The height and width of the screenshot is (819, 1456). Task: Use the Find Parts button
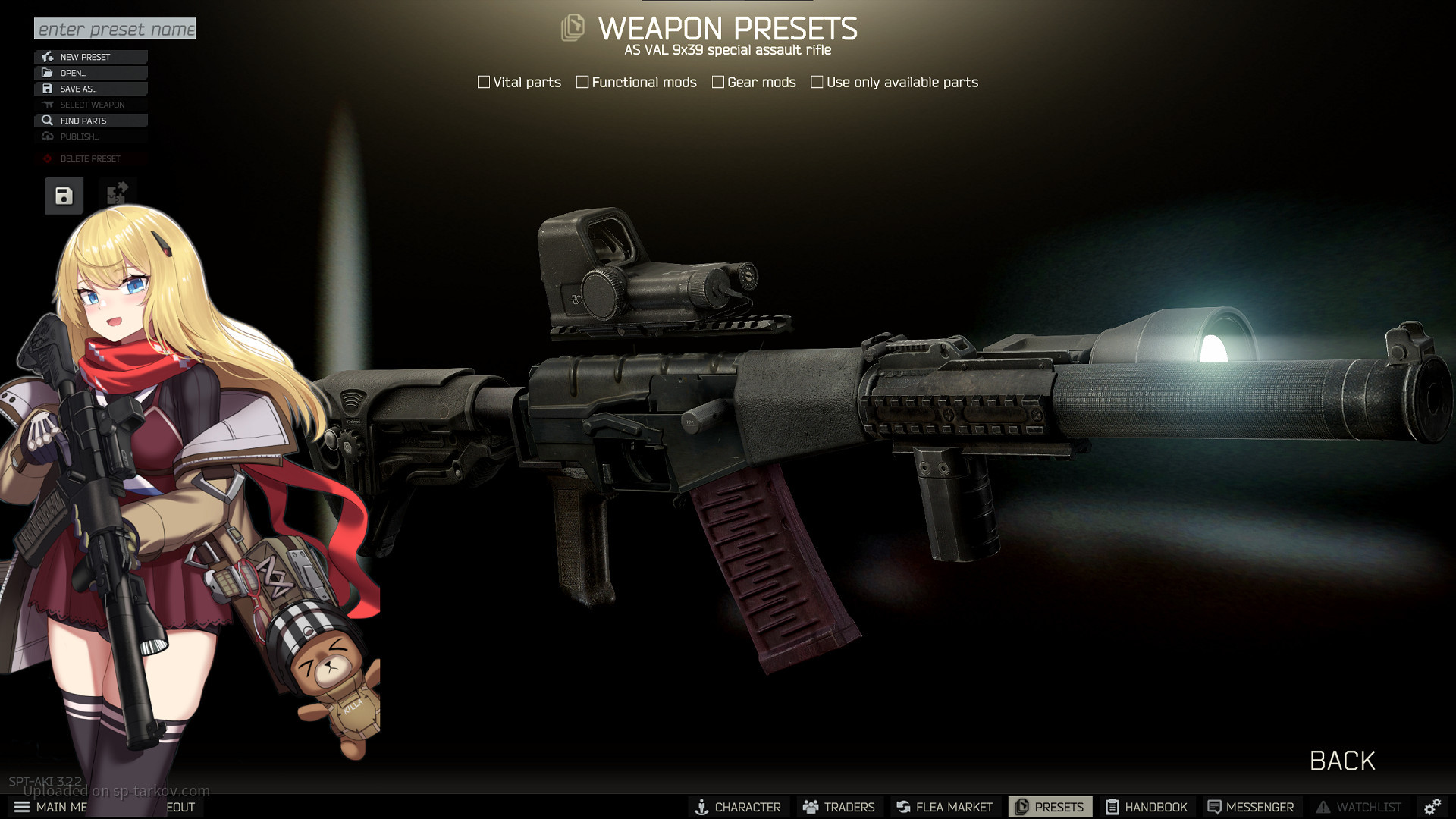[90, 121]
